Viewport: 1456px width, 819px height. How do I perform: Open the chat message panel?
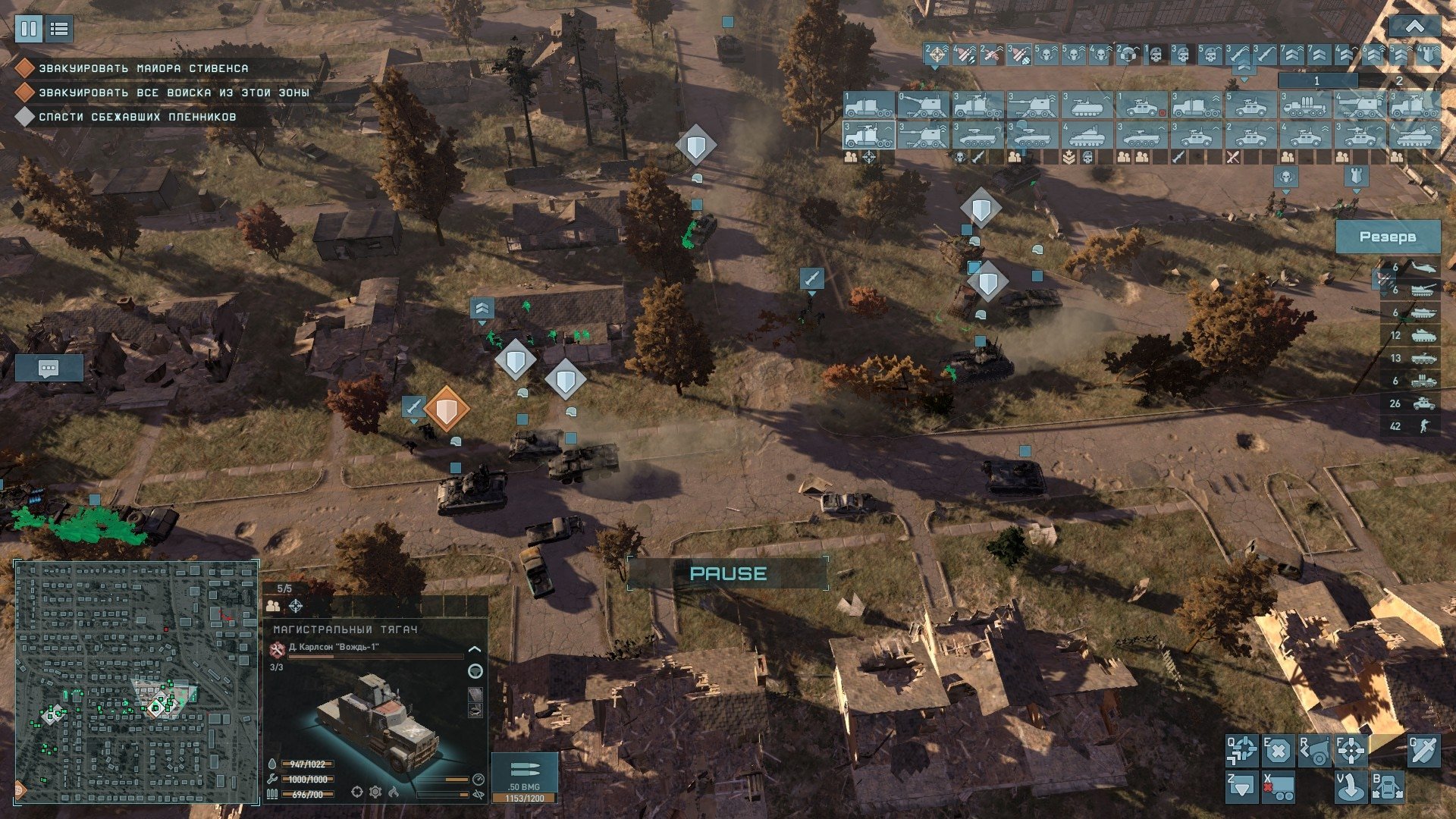pos(49,369)
